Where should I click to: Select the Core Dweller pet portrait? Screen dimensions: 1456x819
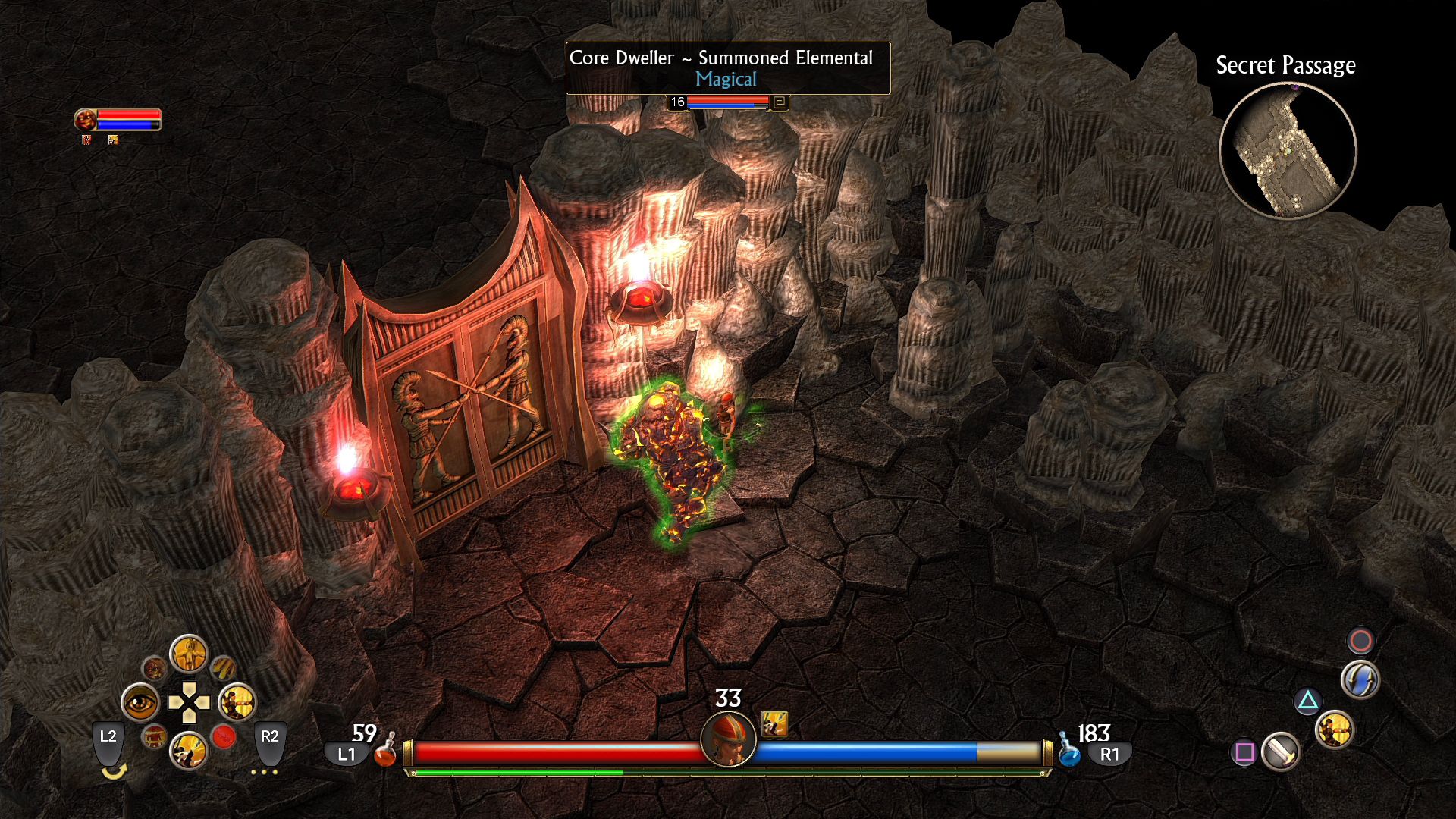(x=86, y=119)
